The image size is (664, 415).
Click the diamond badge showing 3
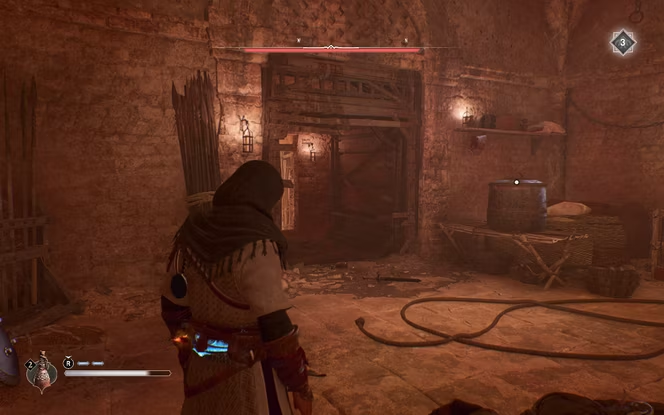(623, 43)
